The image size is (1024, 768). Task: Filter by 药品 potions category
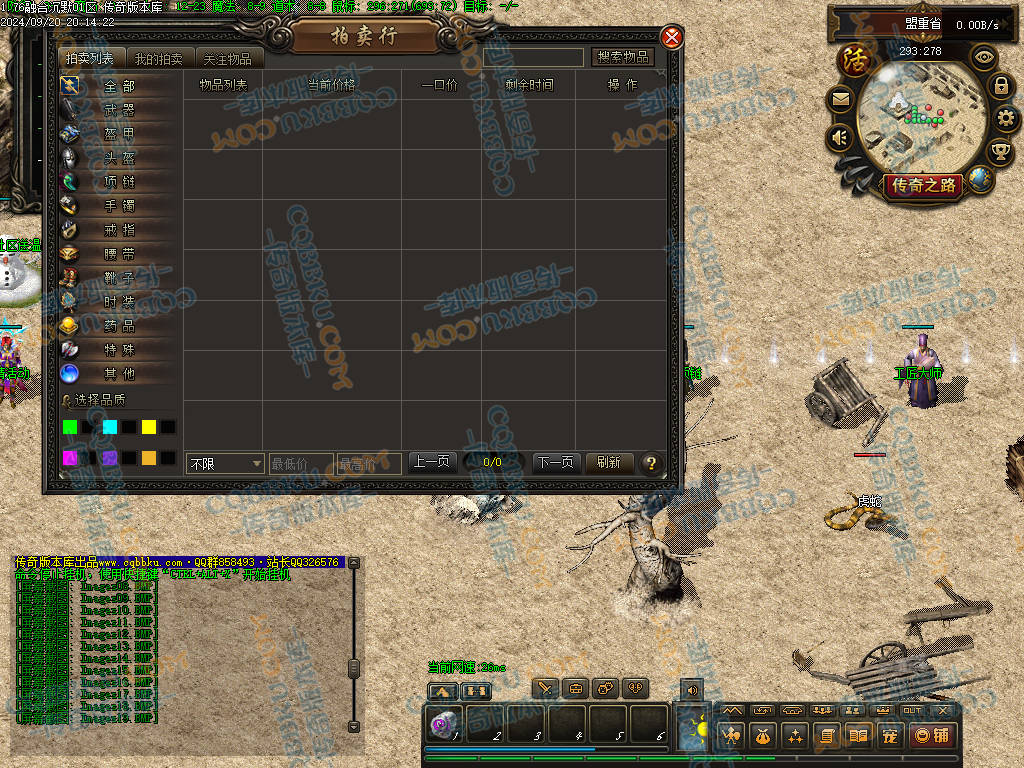[119, 326]
